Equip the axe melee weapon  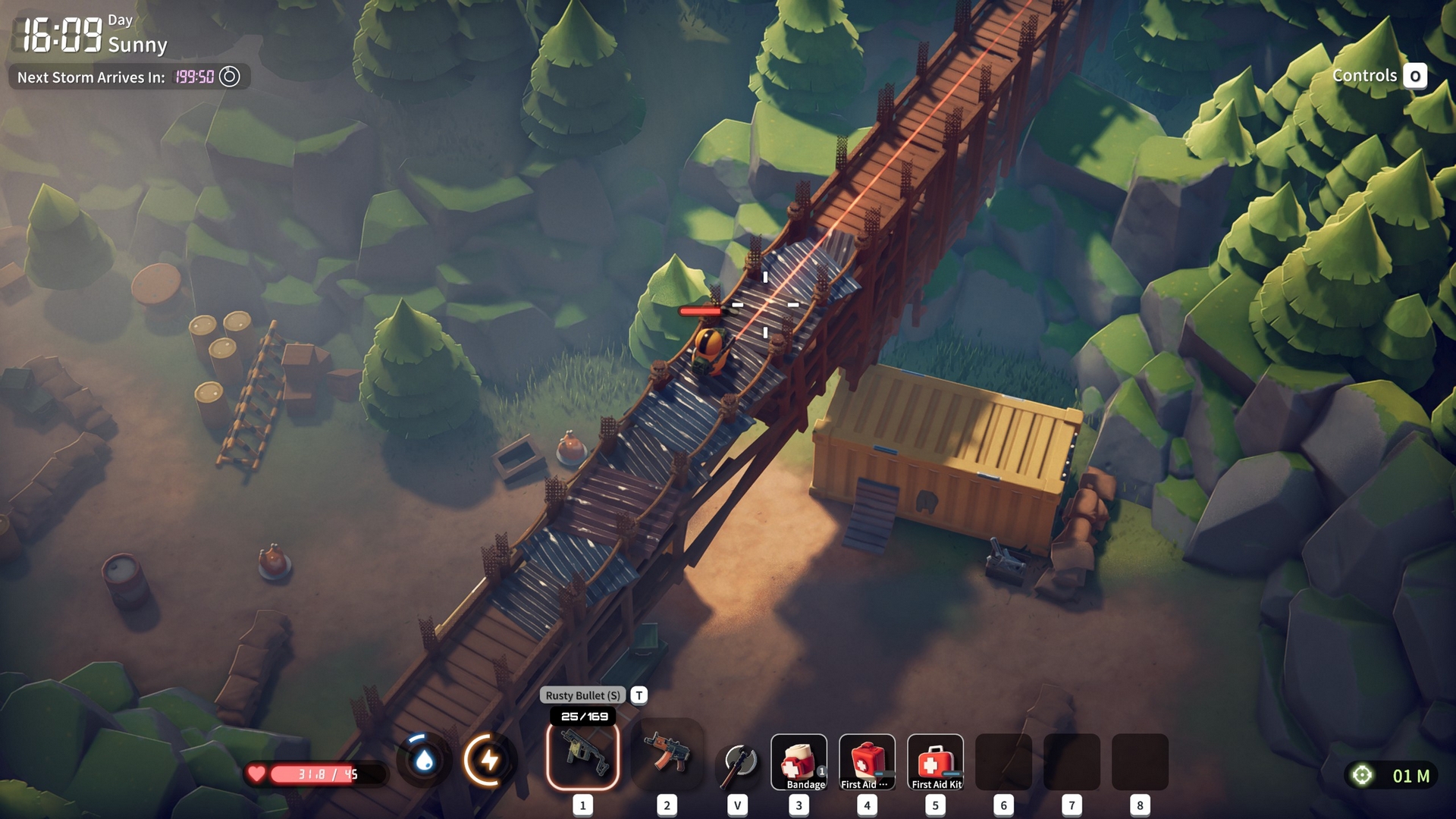[739, 761]
